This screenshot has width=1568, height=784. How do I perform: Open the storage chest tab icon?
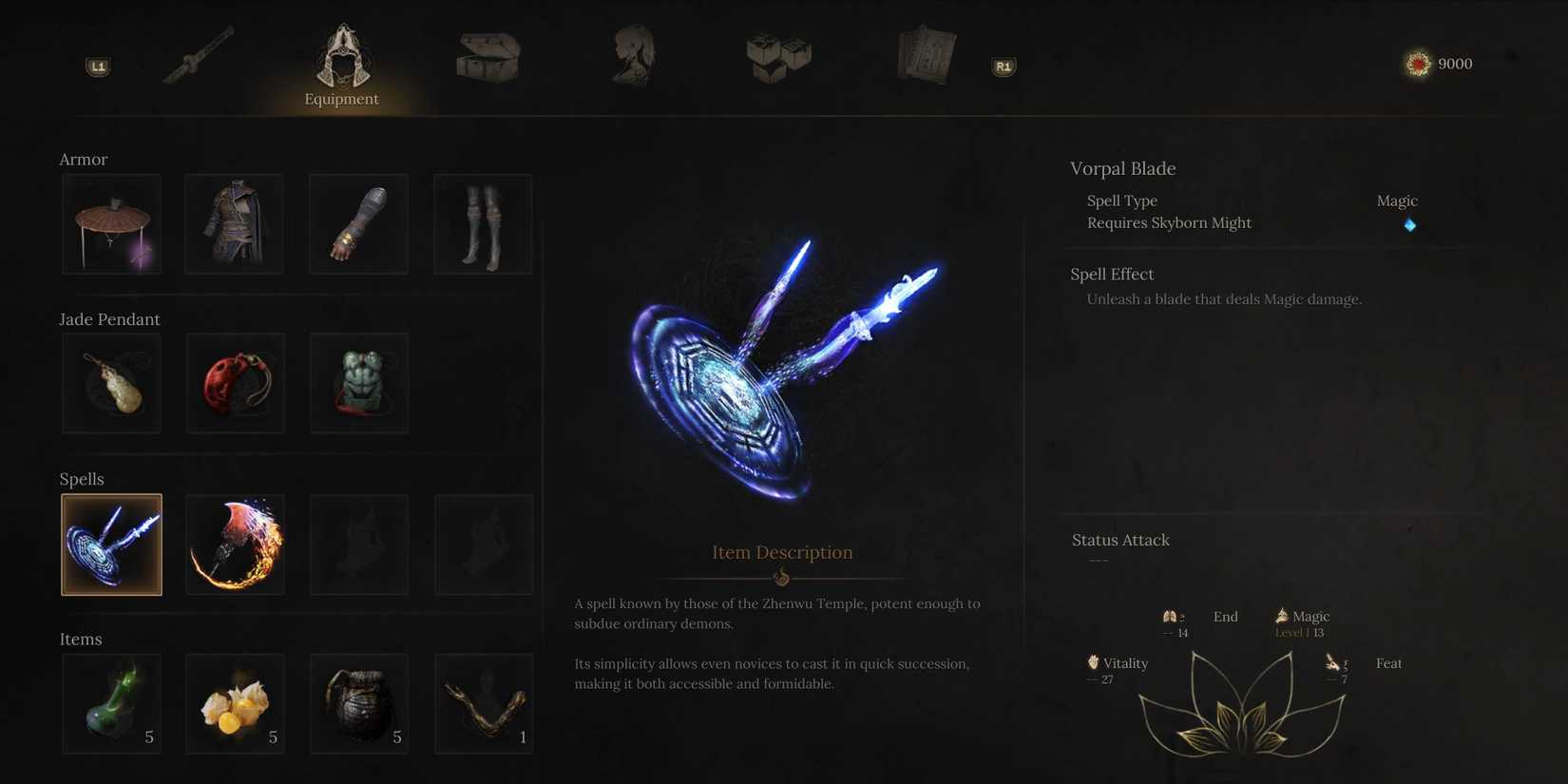488,57
